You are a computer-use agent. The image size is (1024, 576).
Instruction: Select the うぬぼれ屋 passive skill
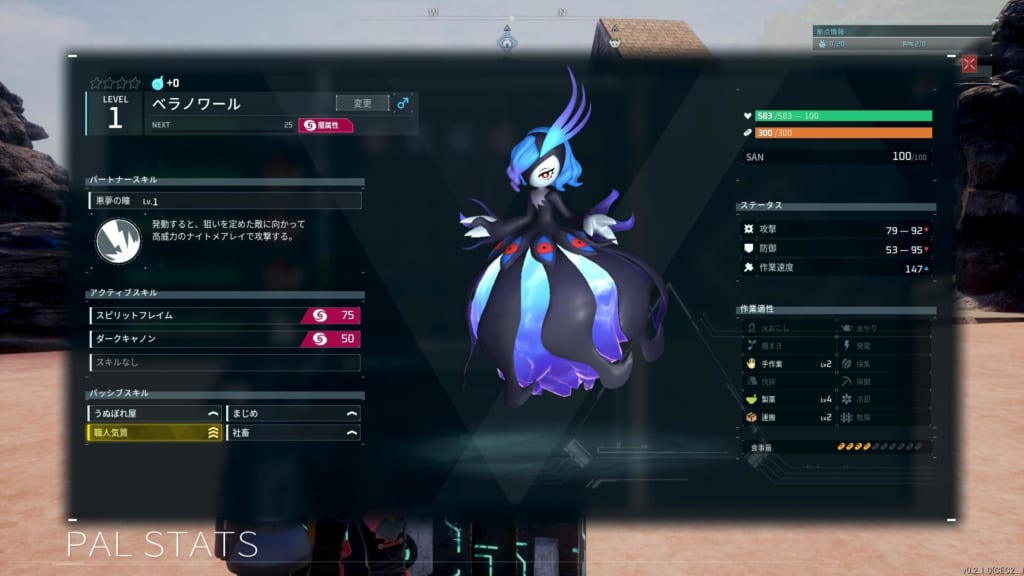(x=153, y=413)
